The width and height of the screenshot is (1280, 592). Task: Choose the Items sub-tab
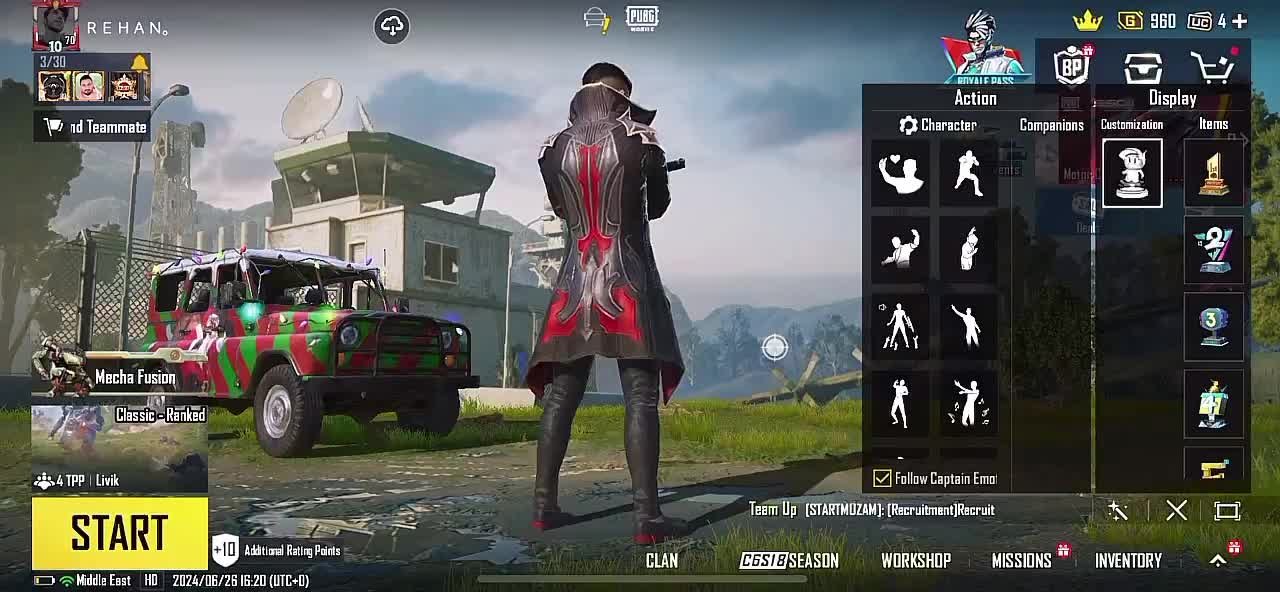click(x=1213, y=124)
